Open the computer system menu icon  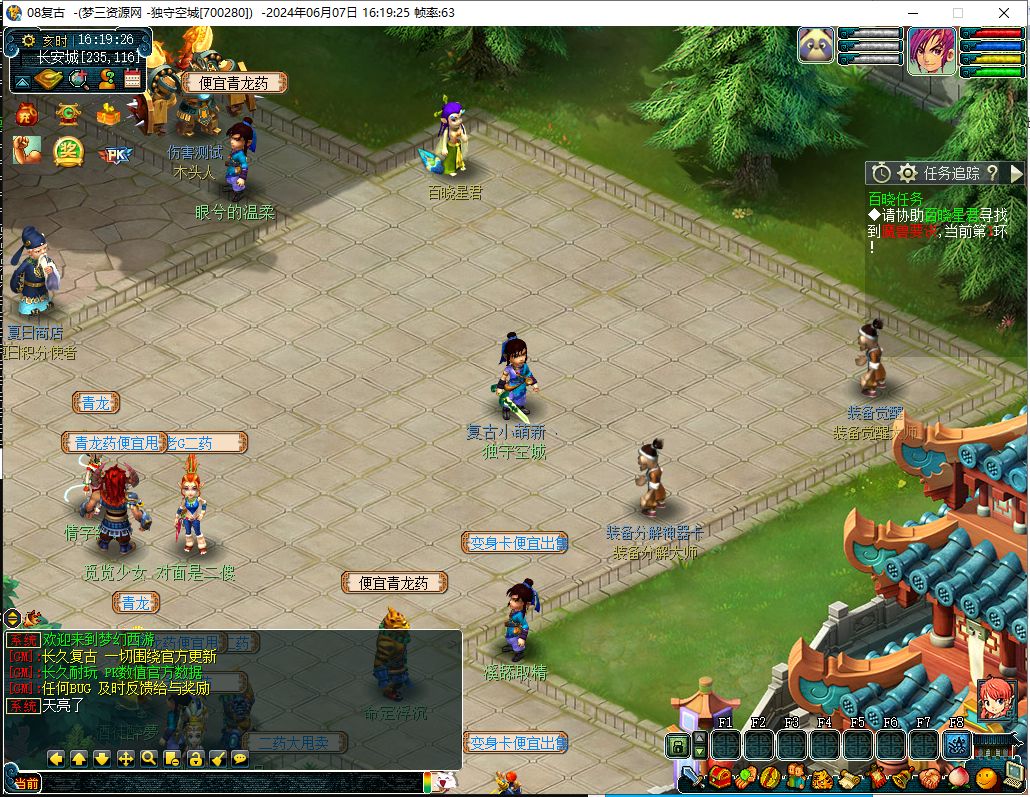1014,775
